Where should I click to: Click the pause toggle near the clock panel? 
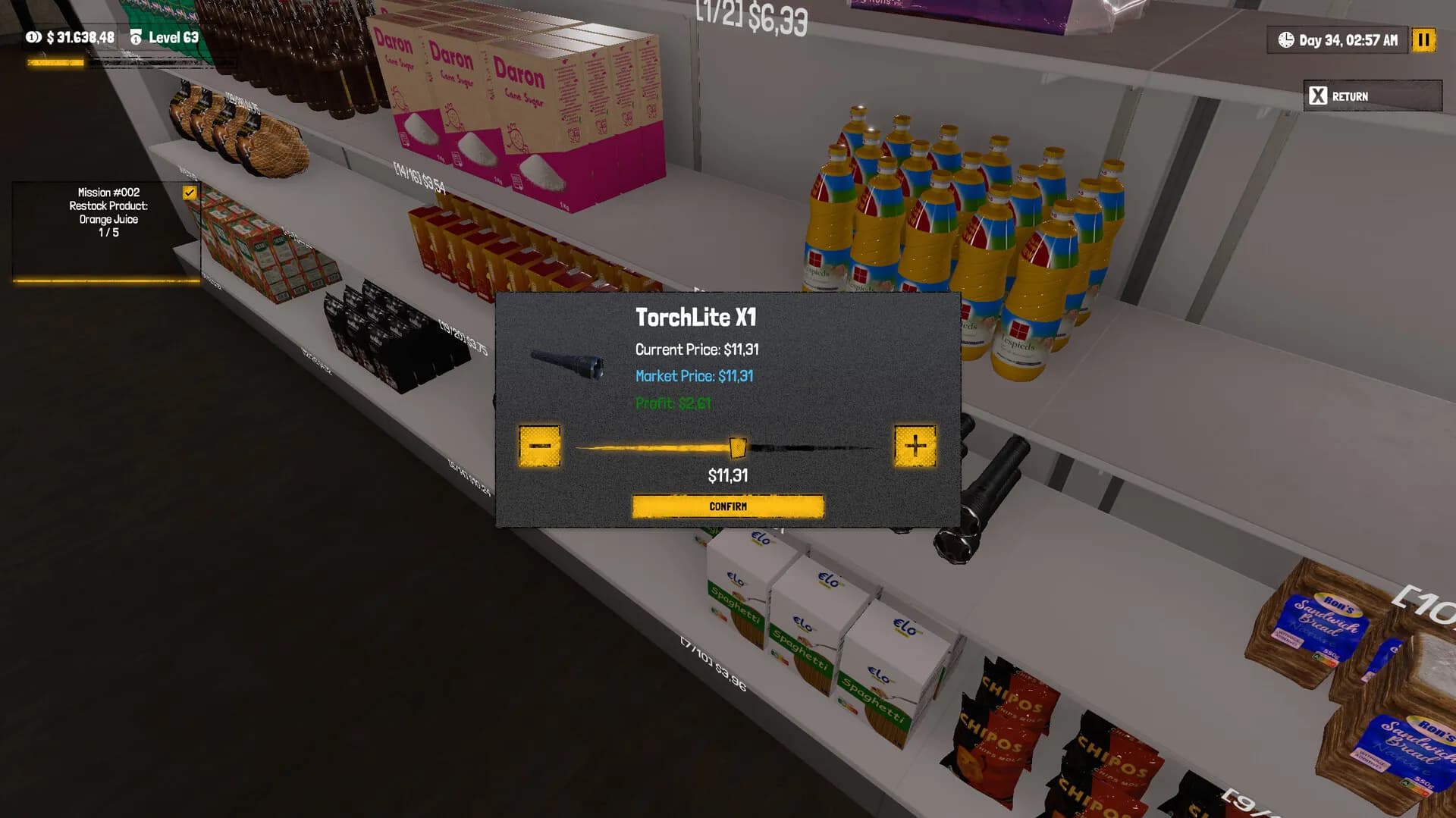click(1424, 40)
